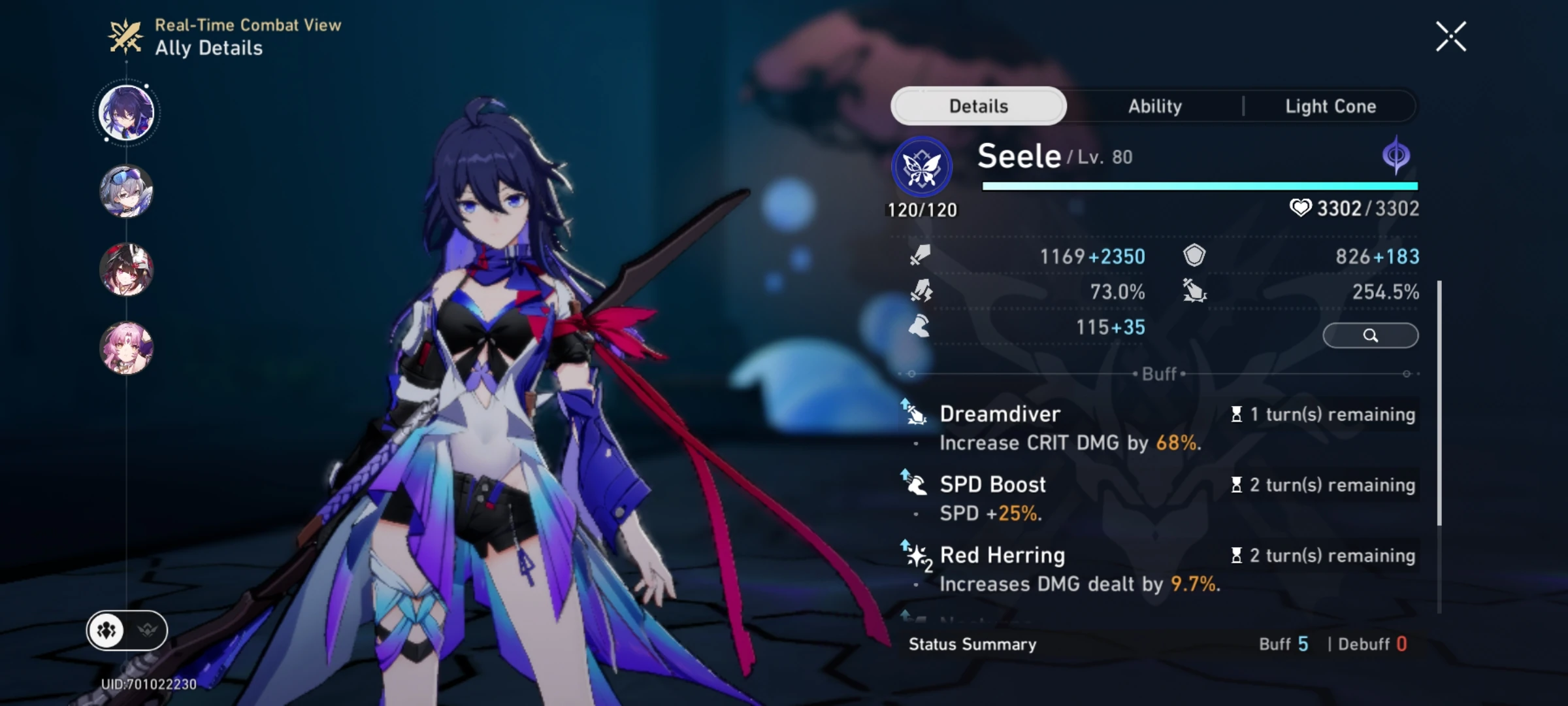Open the energy gauge butterfly icon showing 120/120
1568x706 pixels.
[x=922, y=167]
